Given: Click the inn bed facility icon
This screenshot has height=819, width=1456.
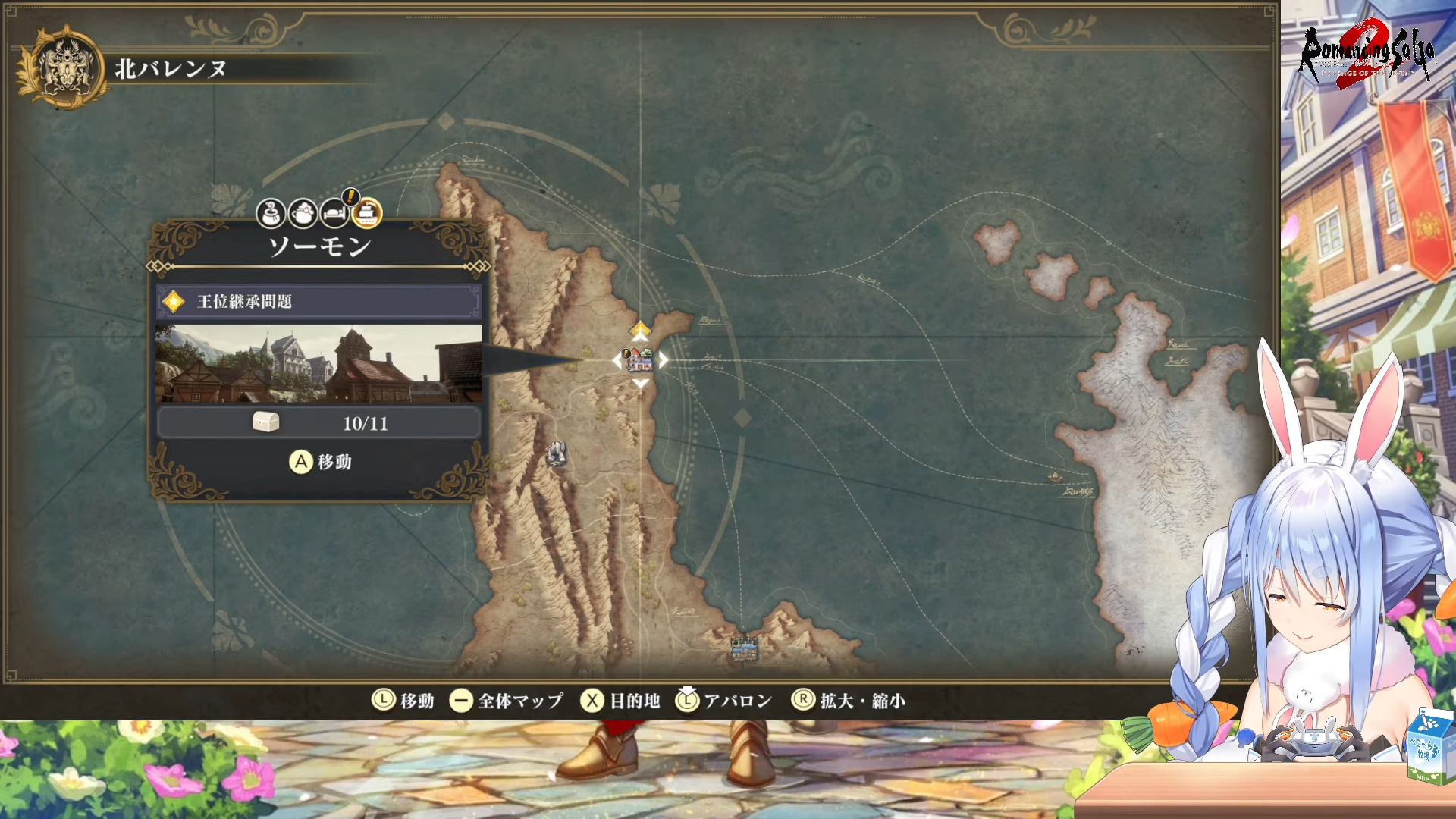Looking at the screenshot, I should click(x=334, y=214).
